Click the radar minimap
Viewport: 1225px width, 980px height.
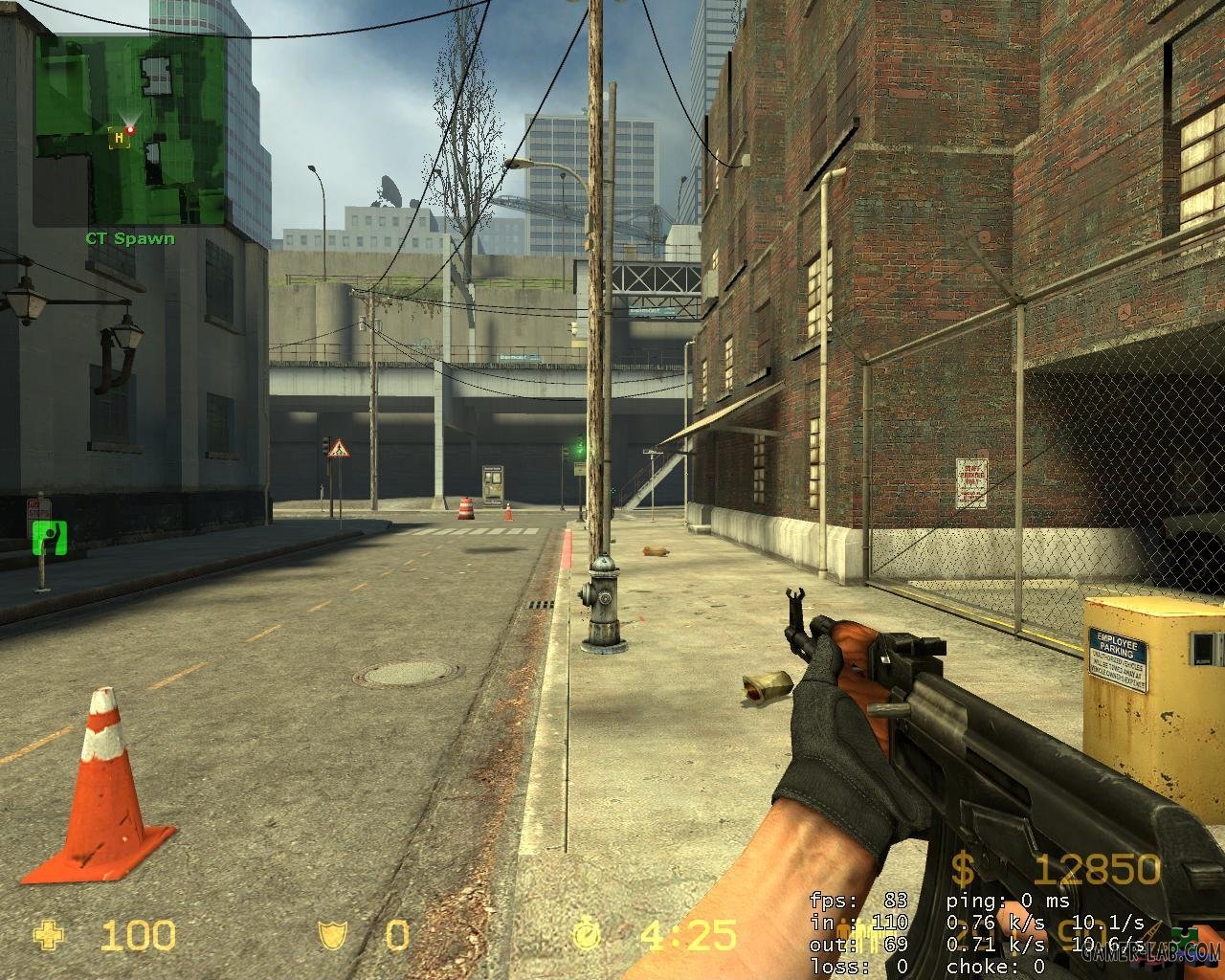[x=130, y=131]
